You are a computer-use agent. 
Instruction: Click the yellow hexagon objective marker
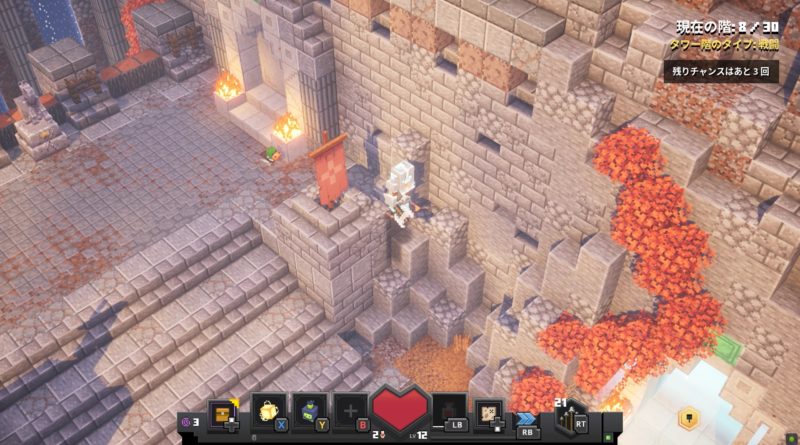[x=693, y=413]
